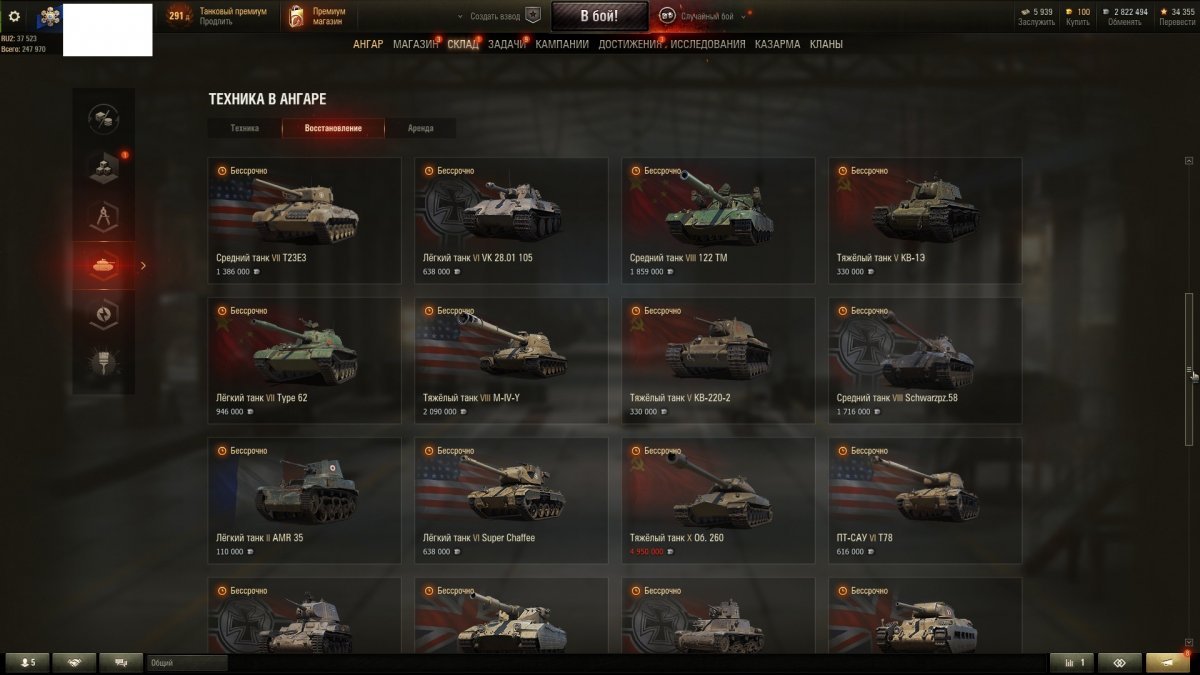Choose the Об. 260 heavy tank card

click(718, 500)
